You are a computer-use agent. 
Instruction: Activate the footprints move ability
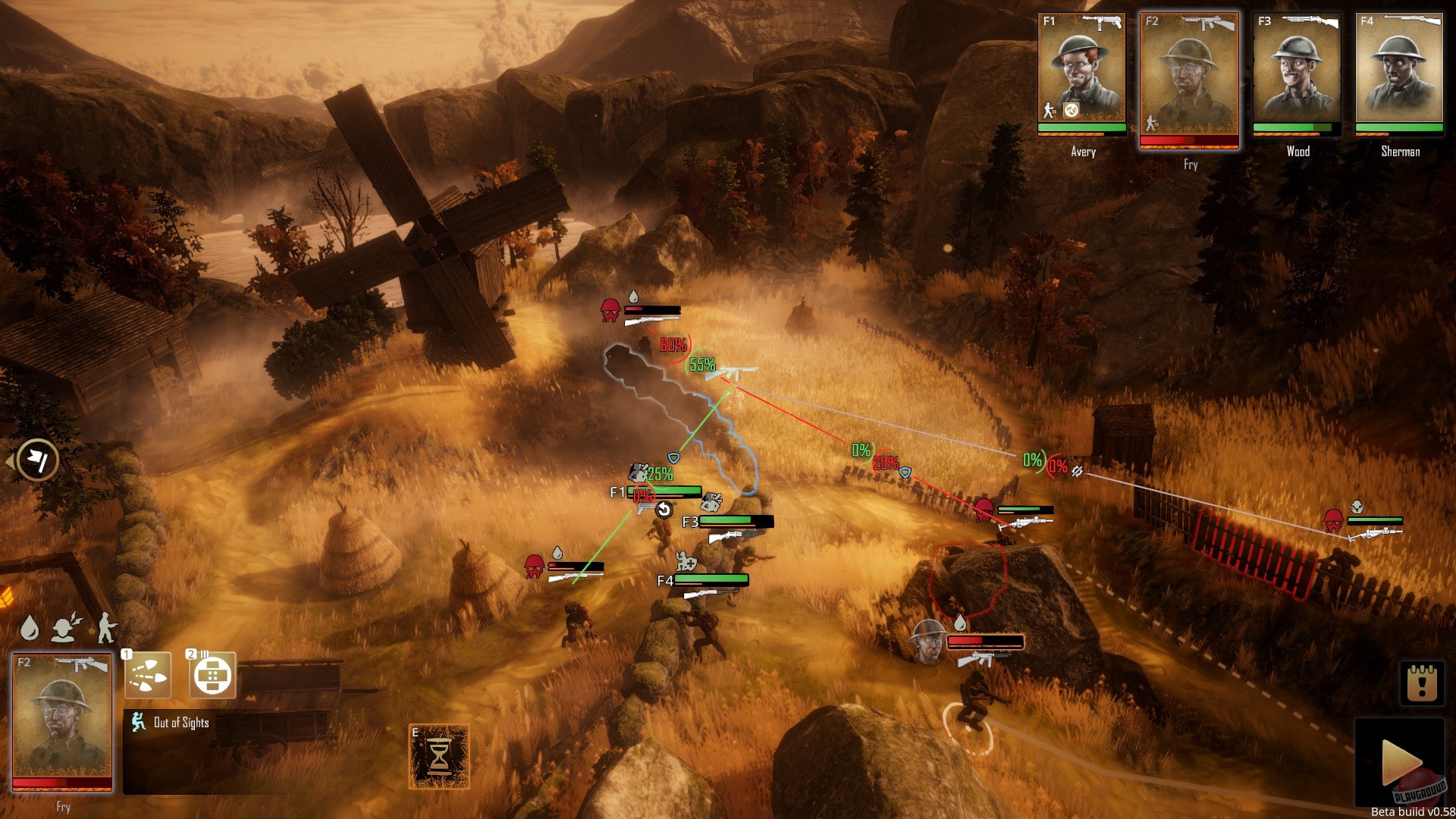click(x=148, y=675)
